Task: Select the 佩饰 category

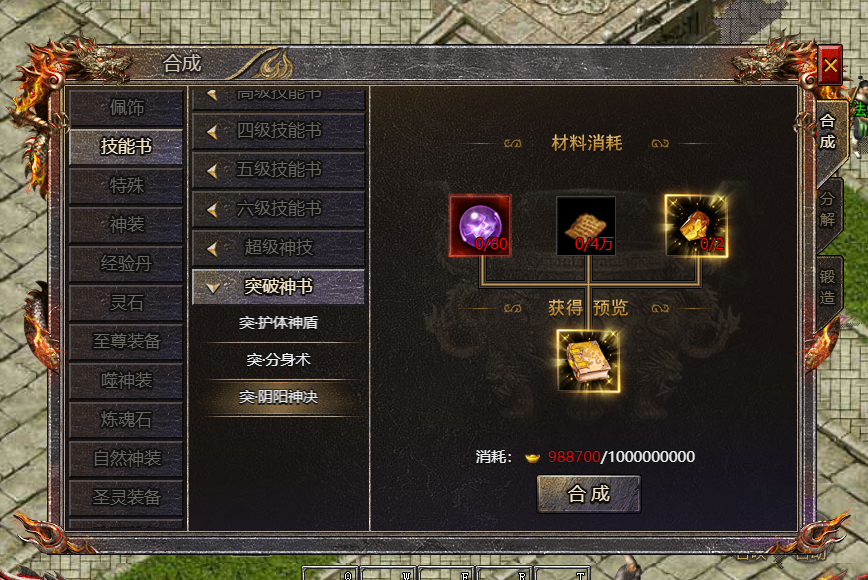Action: click(126, 108)
